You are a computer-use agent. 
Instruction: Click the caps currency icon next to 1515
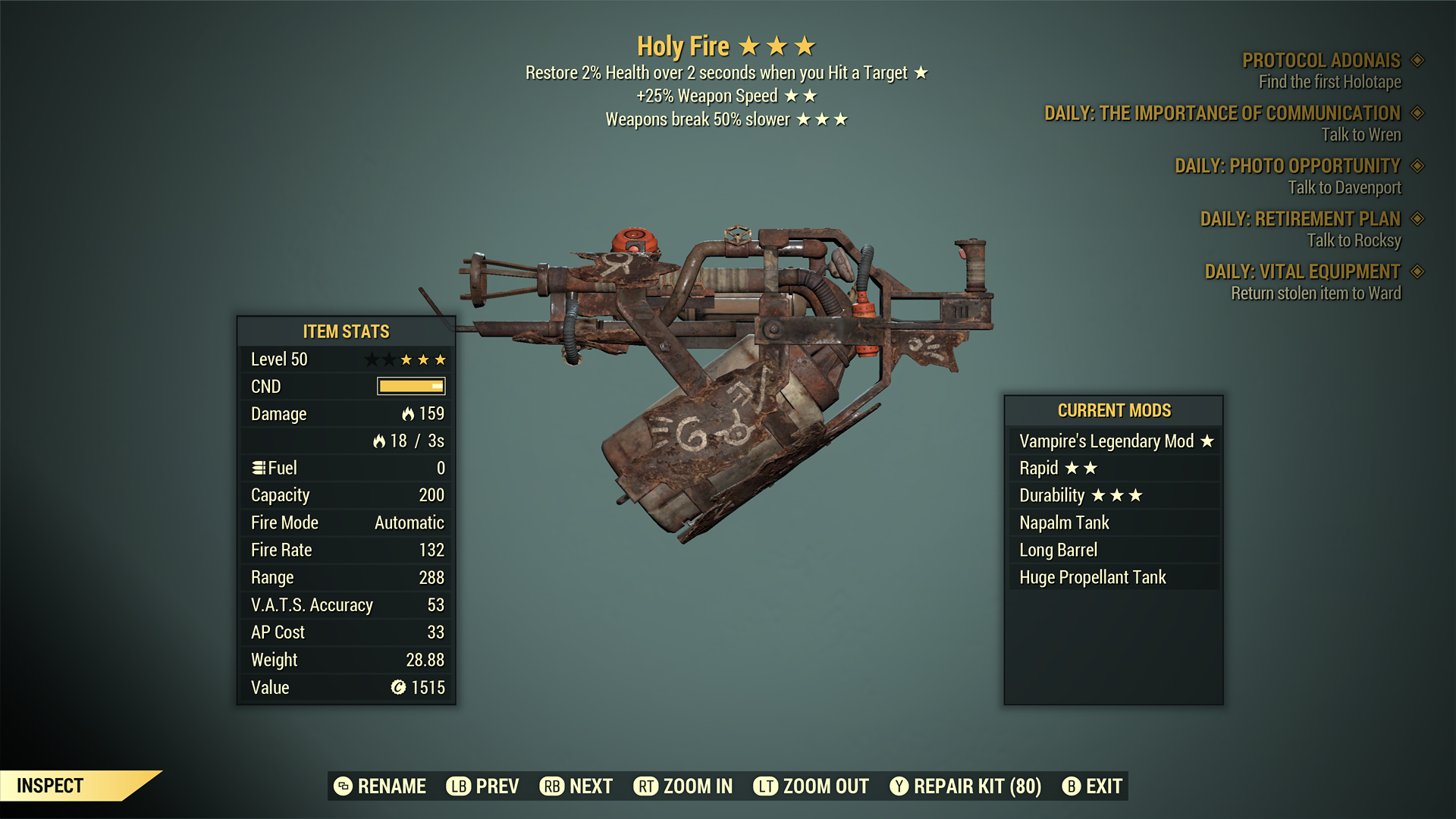point(397,687)
